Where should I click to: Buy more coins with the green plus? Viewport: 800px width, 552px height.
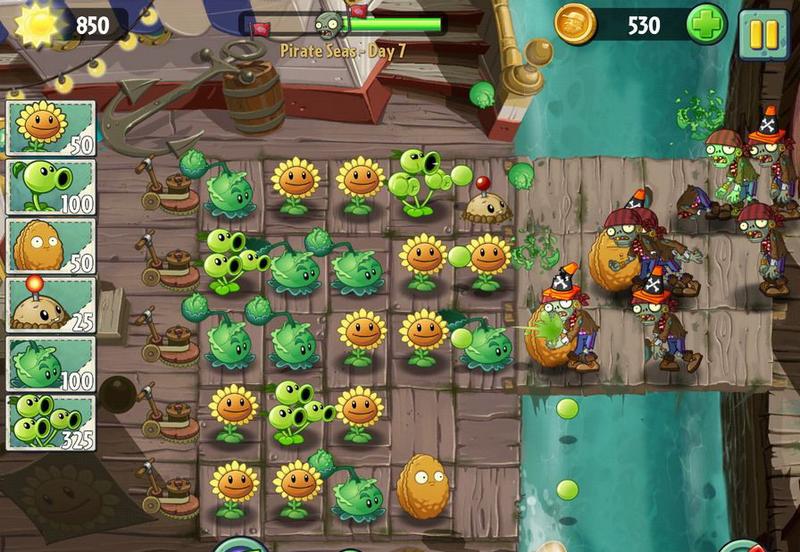(x=706, y=26)
